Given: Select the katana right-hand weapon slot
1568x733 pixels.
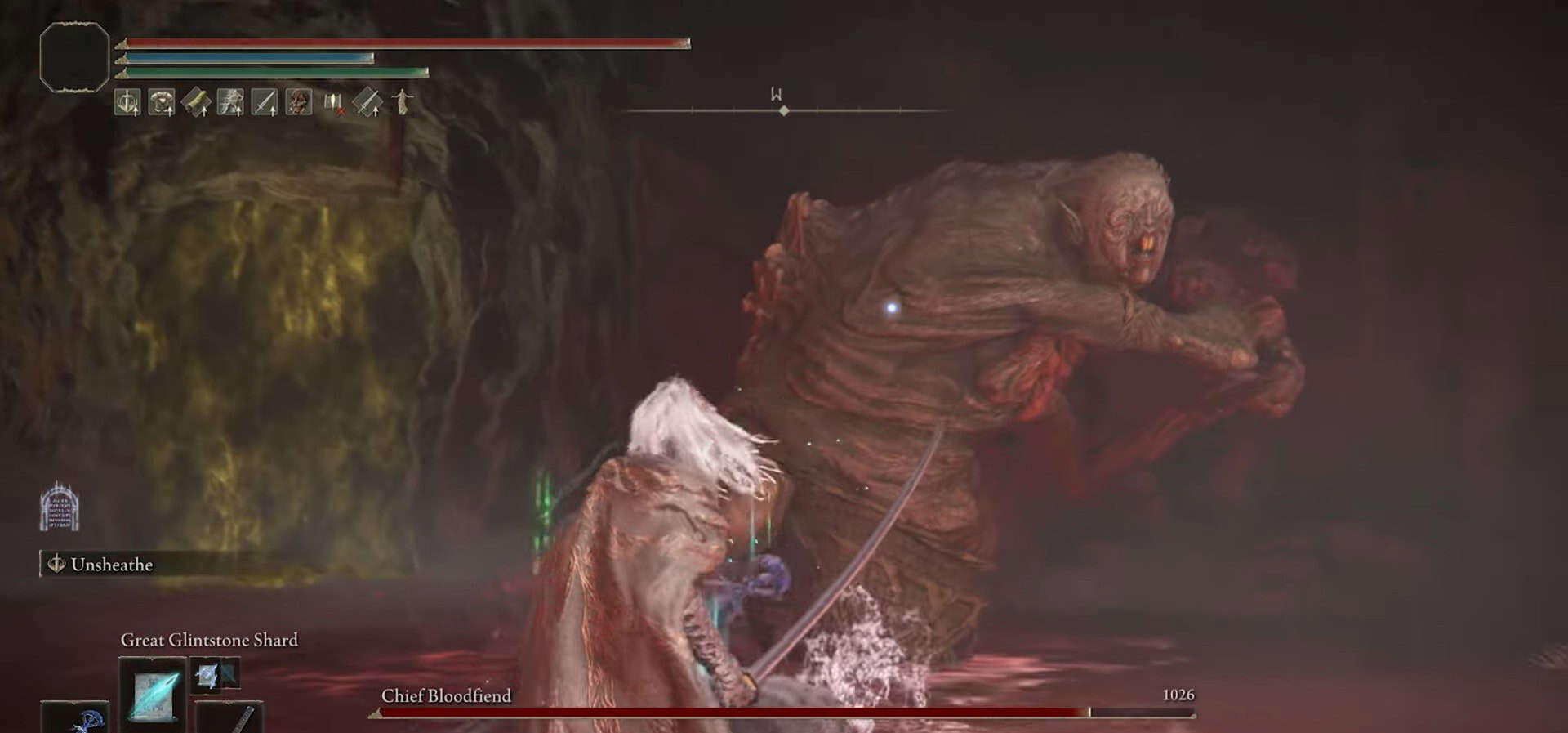Looking at the screenshot, I should click(229, 718).
